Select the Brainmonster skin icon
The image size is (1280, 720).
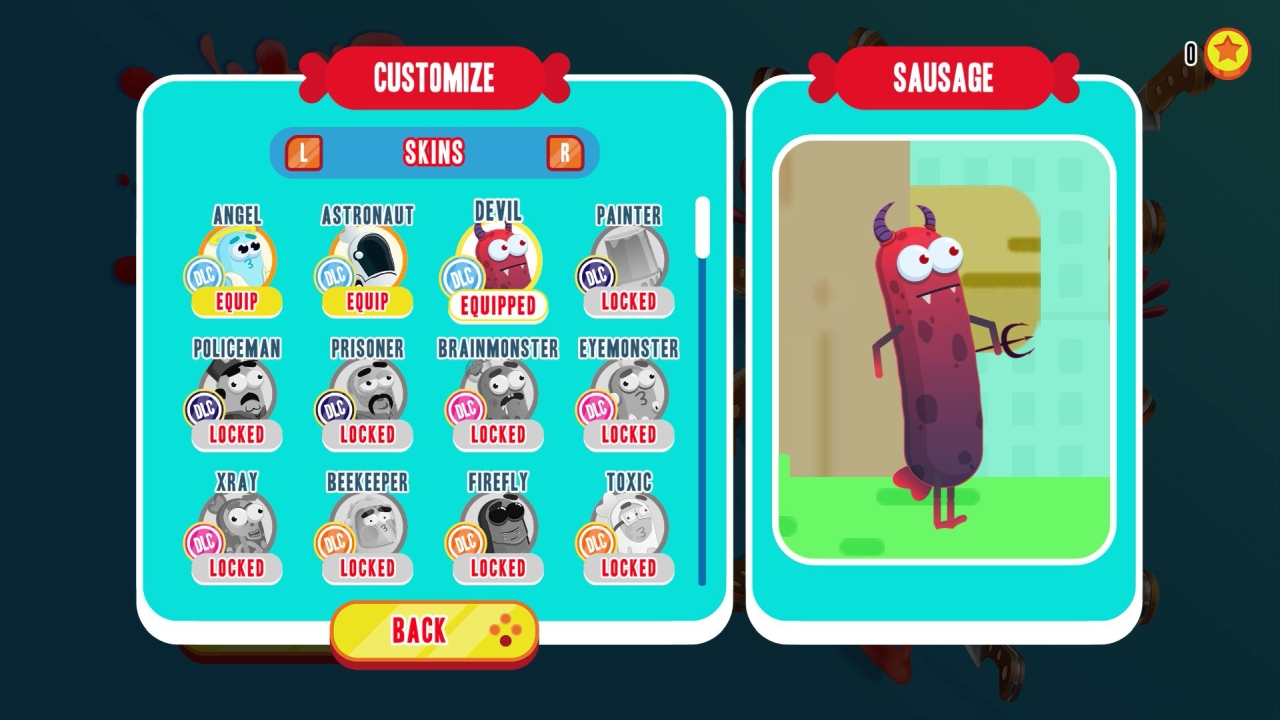tap(497, 390)
